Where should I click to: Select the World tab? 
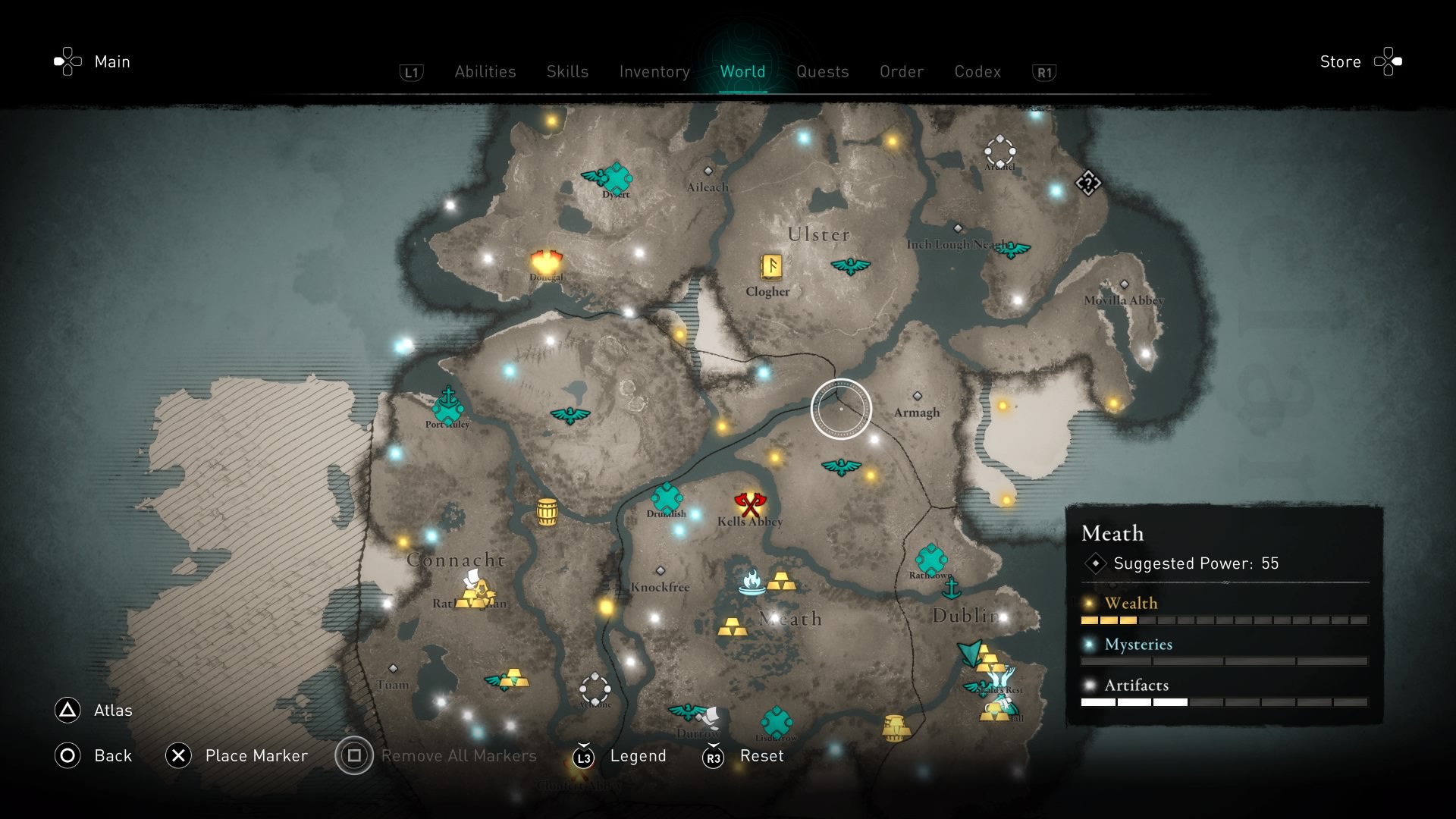pos(742,71)
